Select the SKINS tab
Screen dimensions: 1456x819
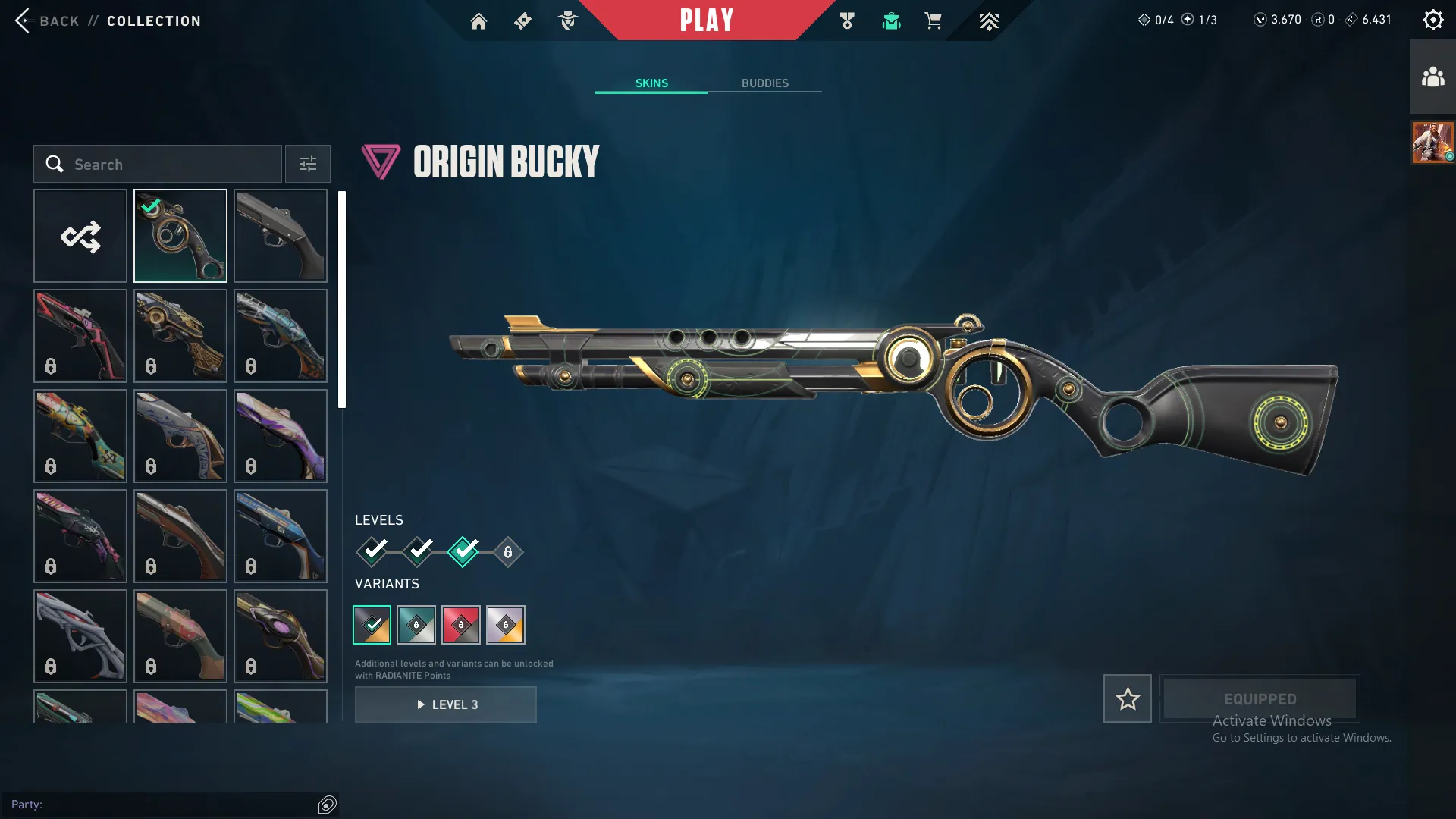[x=651, y=83]
